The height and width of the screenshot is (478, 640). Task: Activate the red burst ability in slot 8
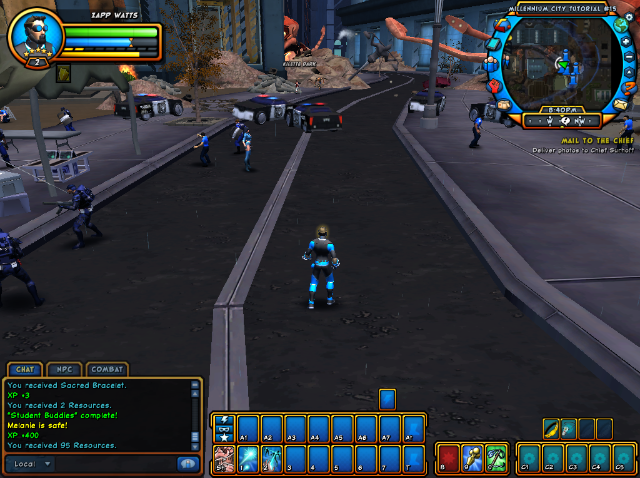tap(449, 460)
